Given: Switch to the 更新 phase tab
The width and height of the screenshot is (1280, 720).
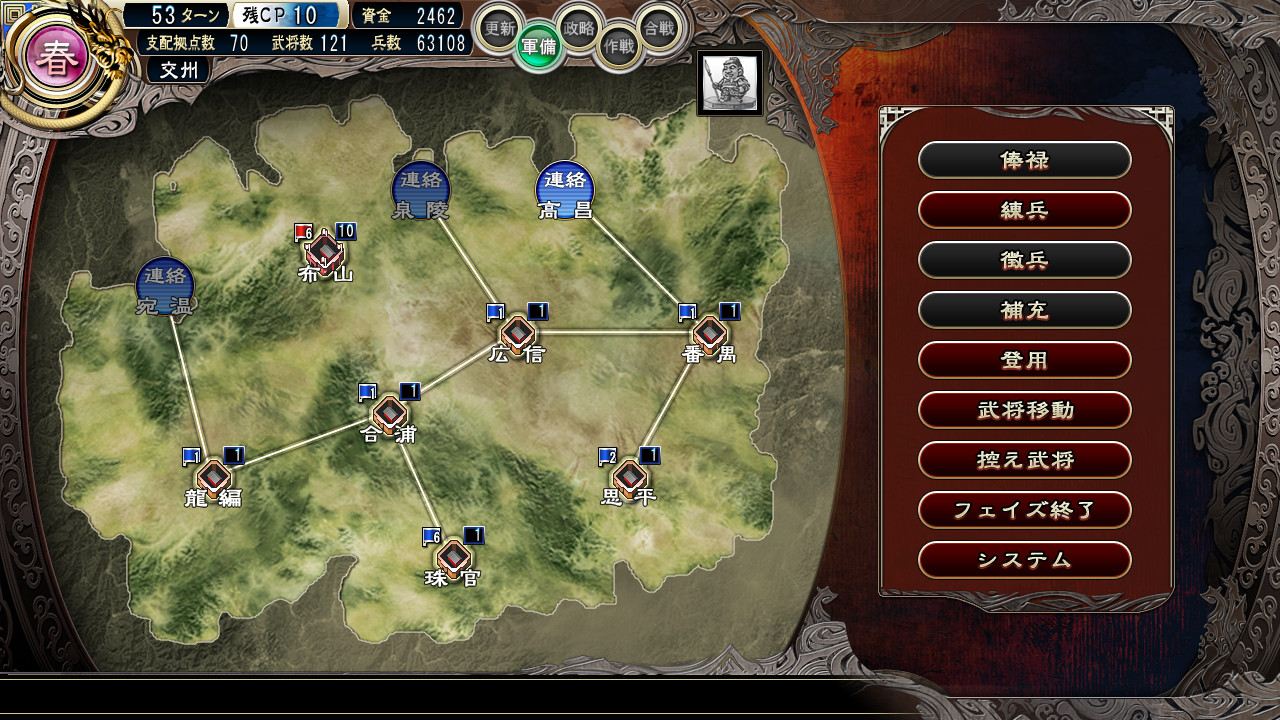Looking at the screenshot, I should (x=499, y=29).
